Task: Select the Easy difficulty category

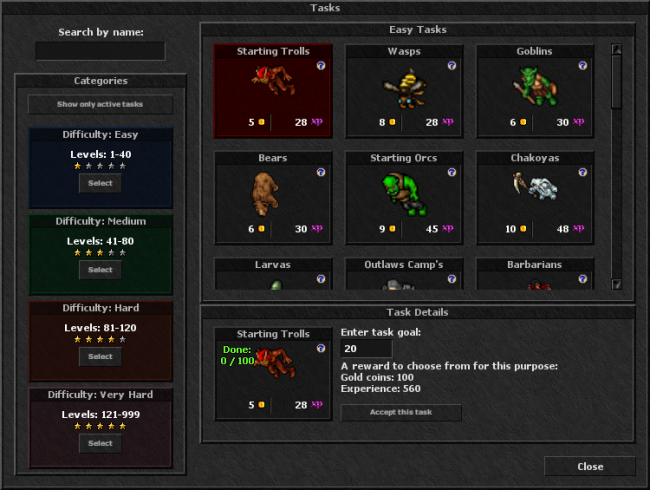Action: click(100, 183)
